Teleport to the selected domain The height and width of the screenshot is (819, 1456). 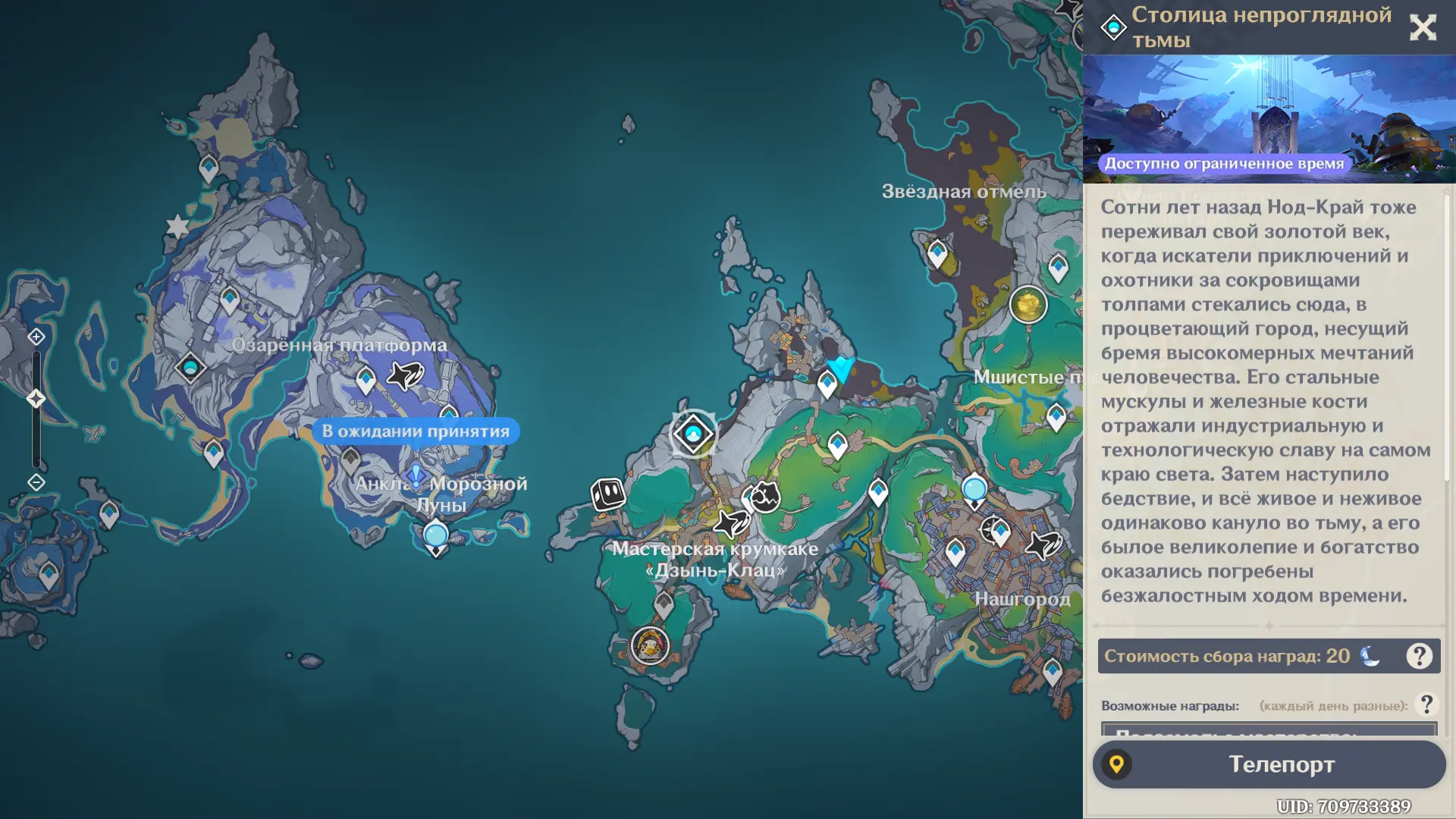(x=1269, y=764)
